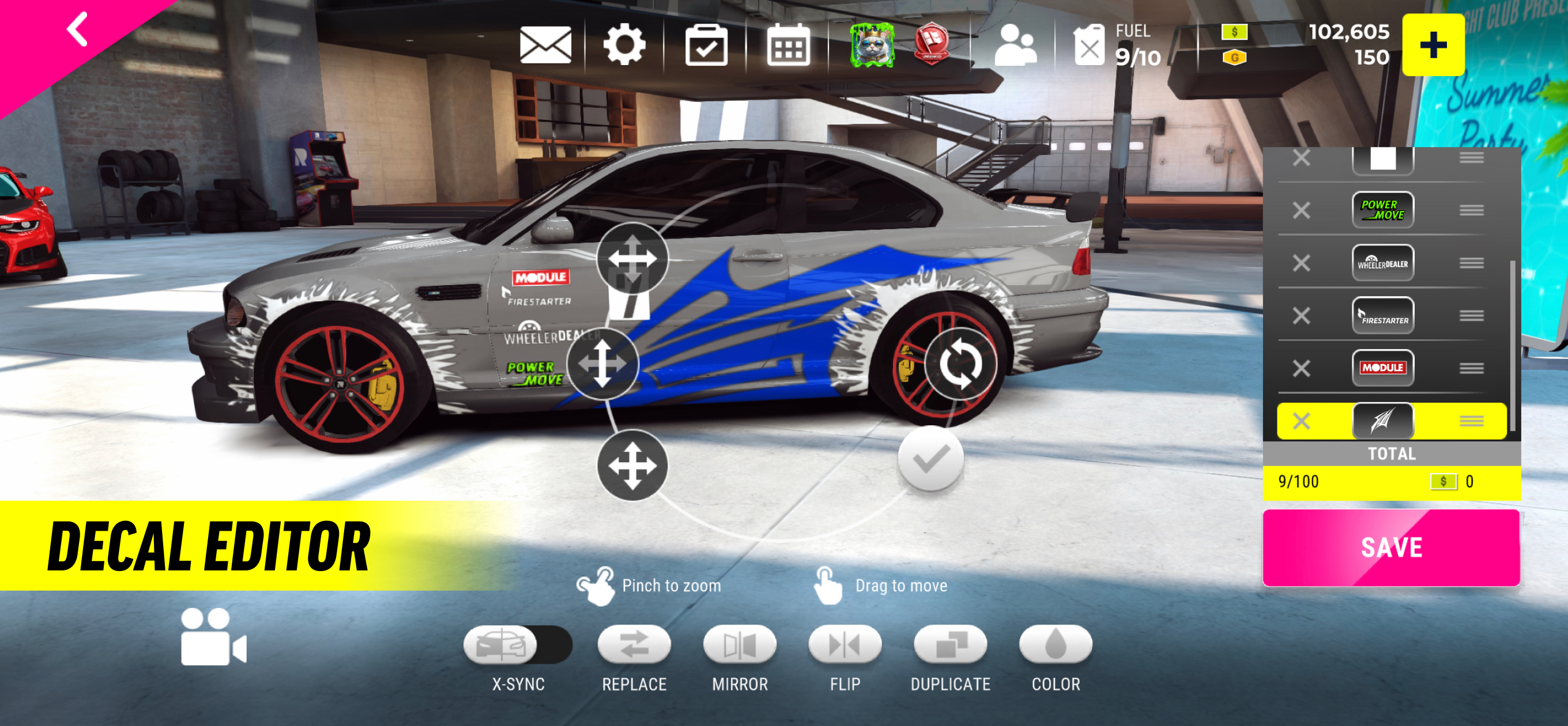Open the events calendar icon
This screenshot has height=726, width=1568.
787,44
